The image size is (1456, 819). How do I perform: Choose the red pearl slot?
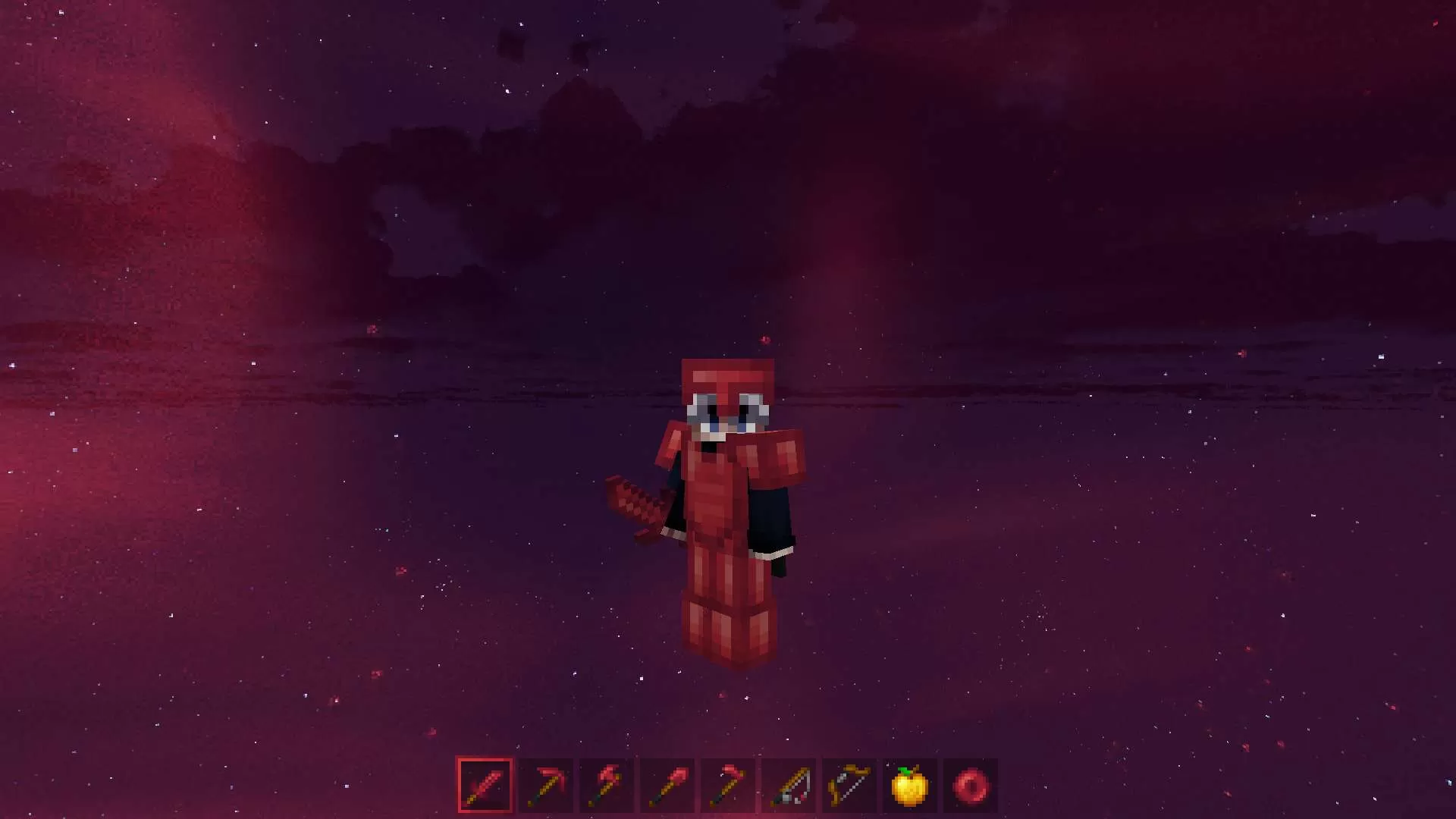[971, 786]
